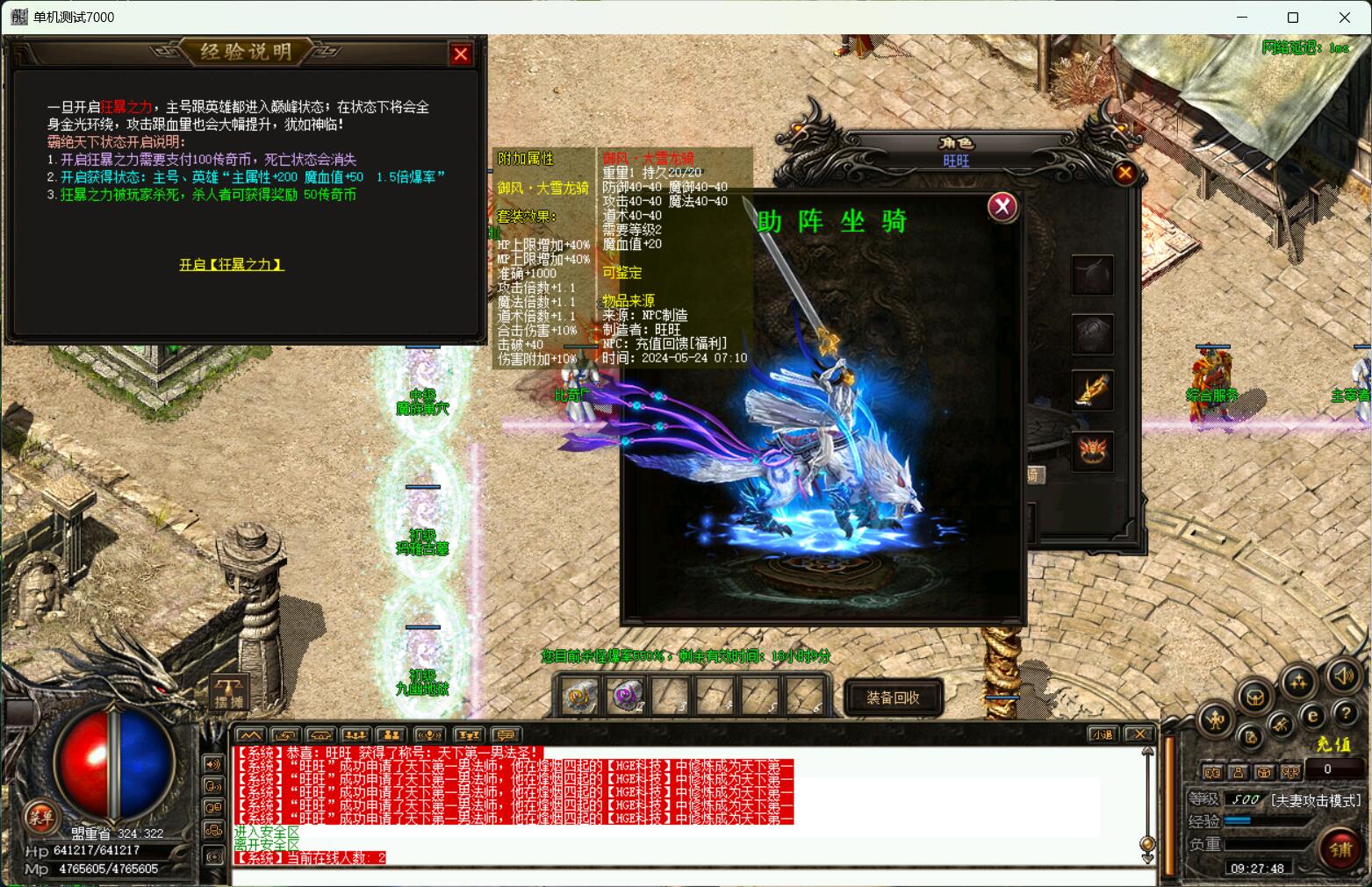Click the round 'e' icon button
This screenshot has width=1372, height=887.
point(1312,716)
